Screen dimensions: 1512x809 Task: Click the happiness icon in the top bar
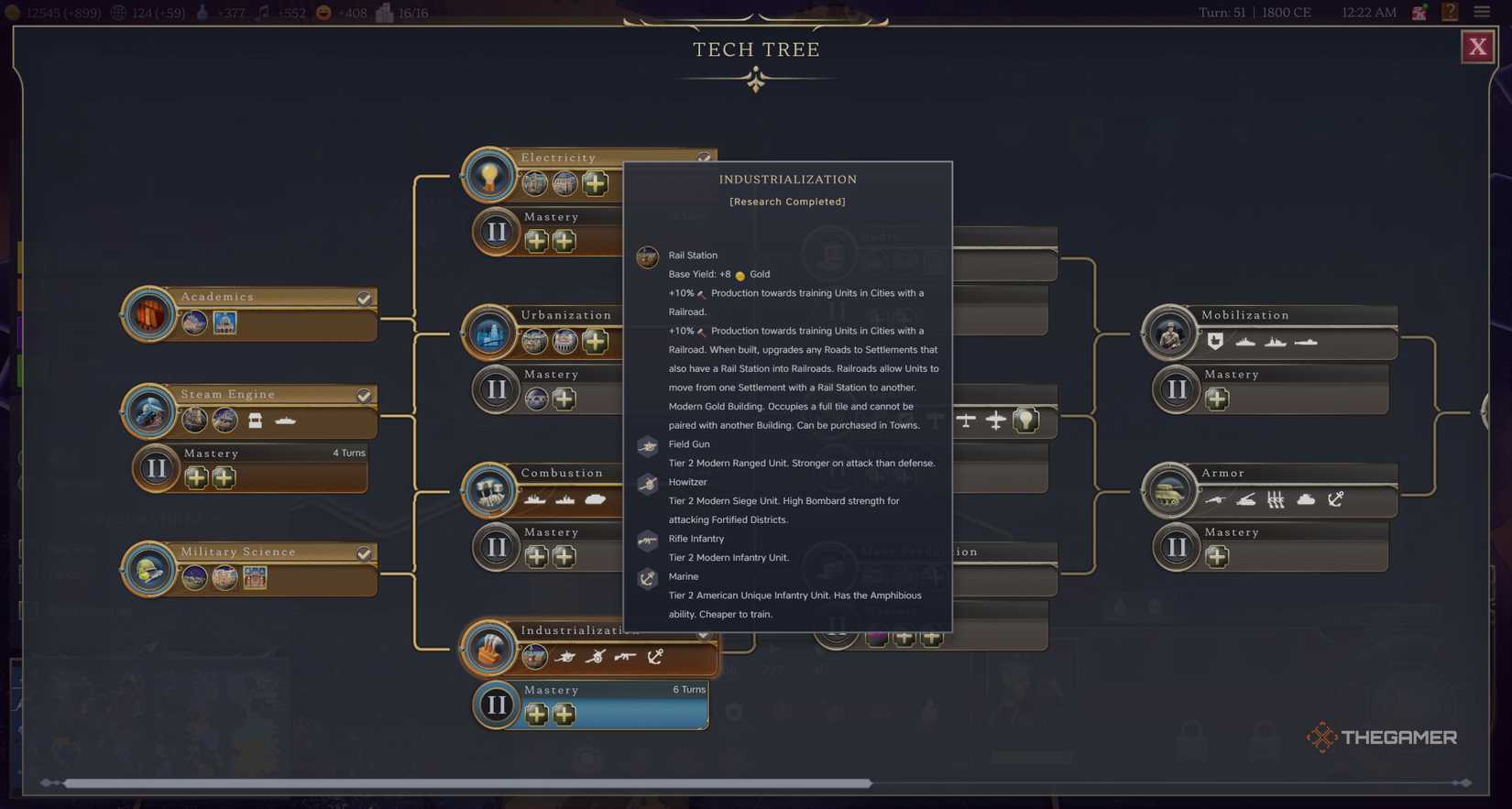coord(323,12)
